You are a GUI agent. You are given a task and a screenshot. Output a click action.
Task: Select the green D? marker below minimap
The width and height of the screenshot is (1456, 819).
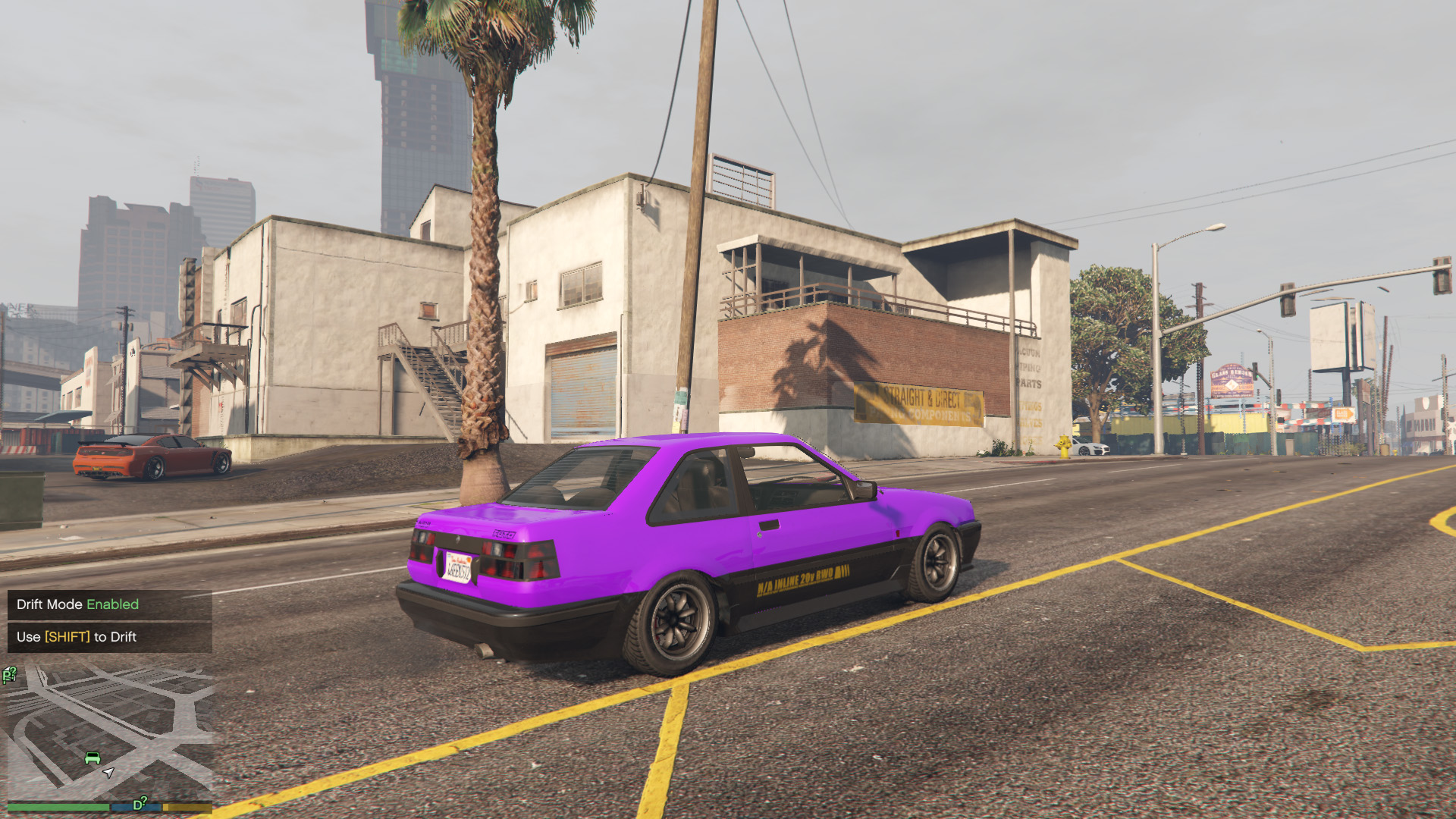pos(140,804)
